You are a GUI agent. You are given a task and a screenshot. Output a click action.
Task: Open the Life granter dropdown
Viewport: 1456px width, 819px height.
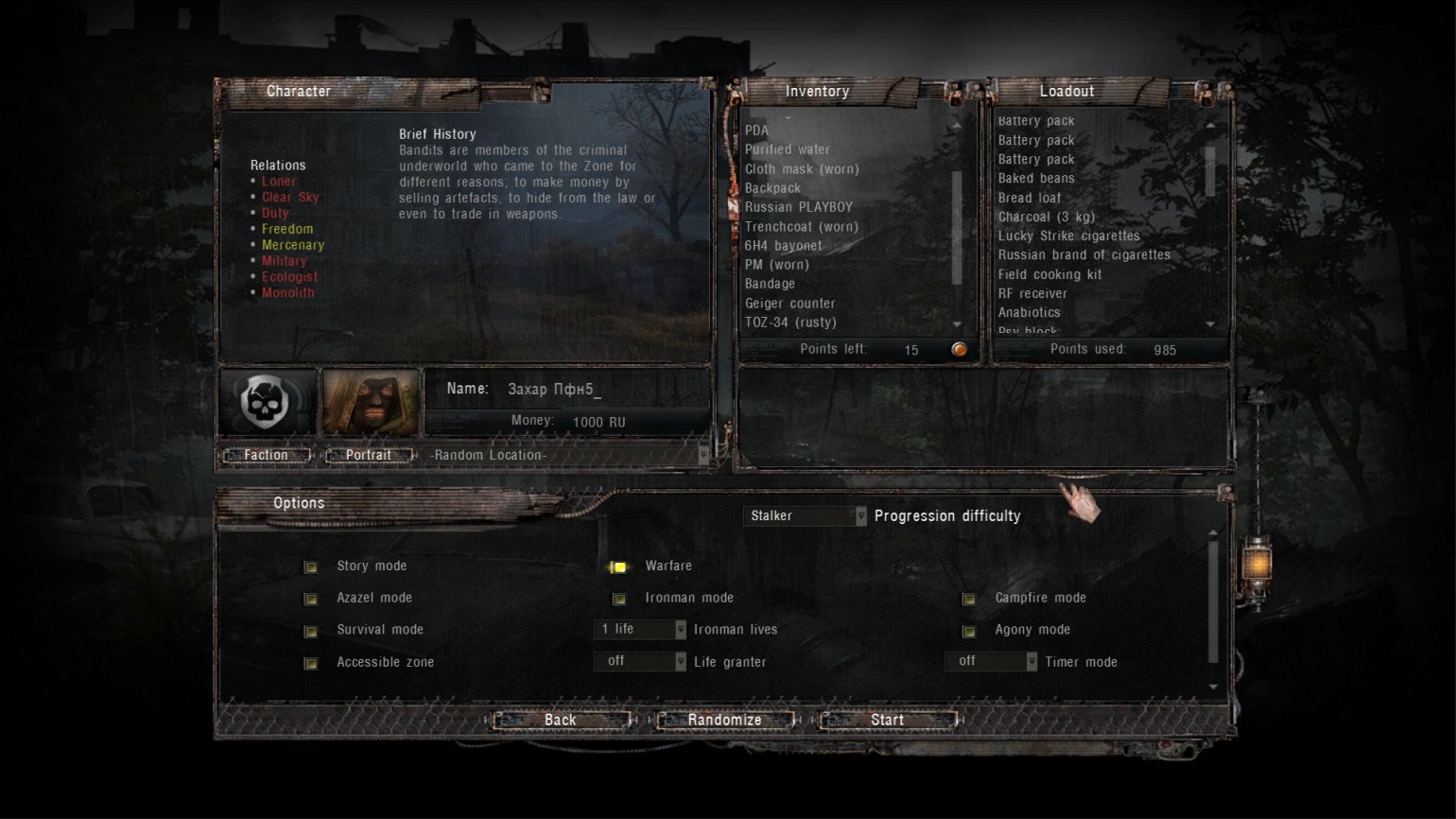640,661
